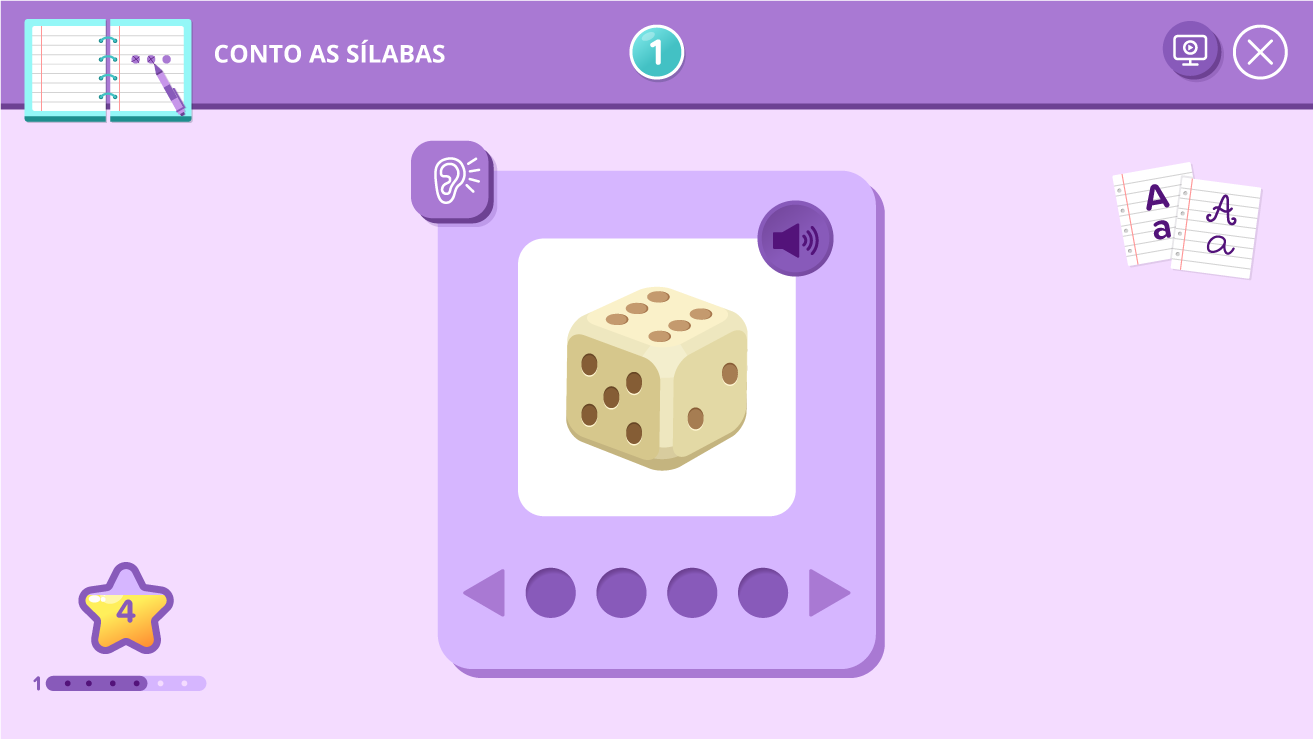This screenshot has width=1313, height=739.
Task: Click the screen-capture icon near top right
Action: [x=1191, y=52]
